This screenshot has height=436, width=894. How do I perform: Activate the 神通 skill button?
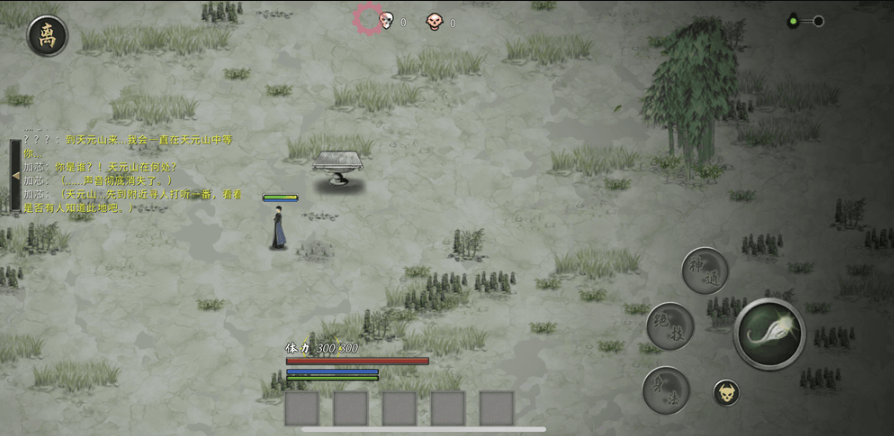(x=704, y=271)
